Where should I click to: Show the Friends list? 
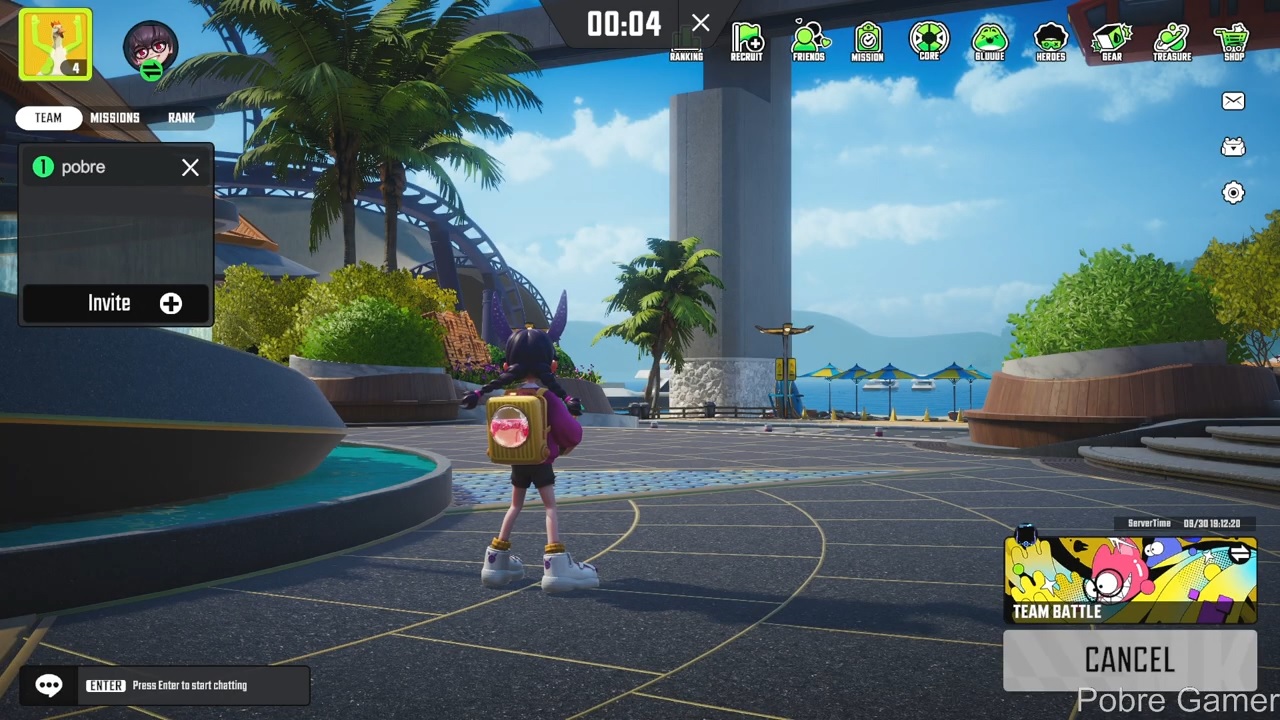(x=809, y=42)
